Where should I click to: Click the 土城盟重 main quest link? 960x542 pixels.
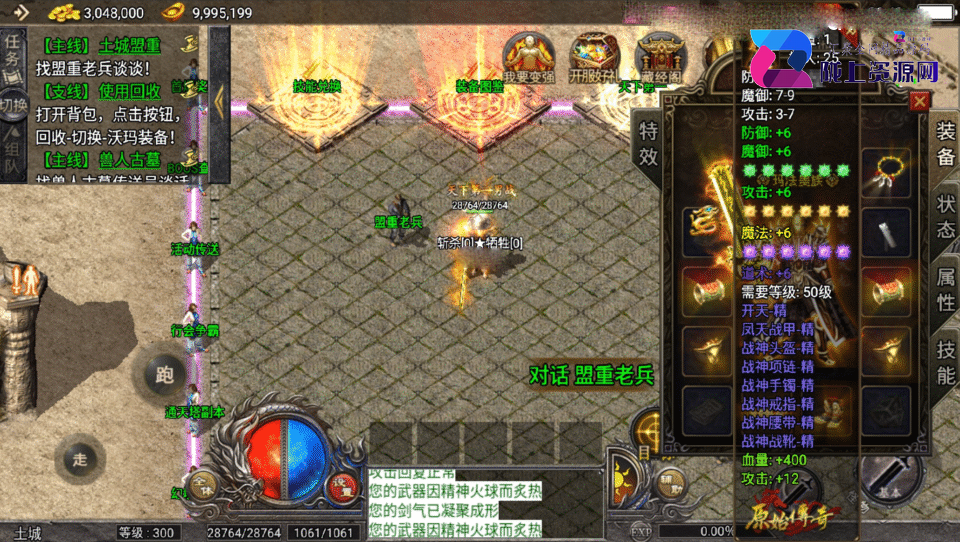(x=129, y=46)
